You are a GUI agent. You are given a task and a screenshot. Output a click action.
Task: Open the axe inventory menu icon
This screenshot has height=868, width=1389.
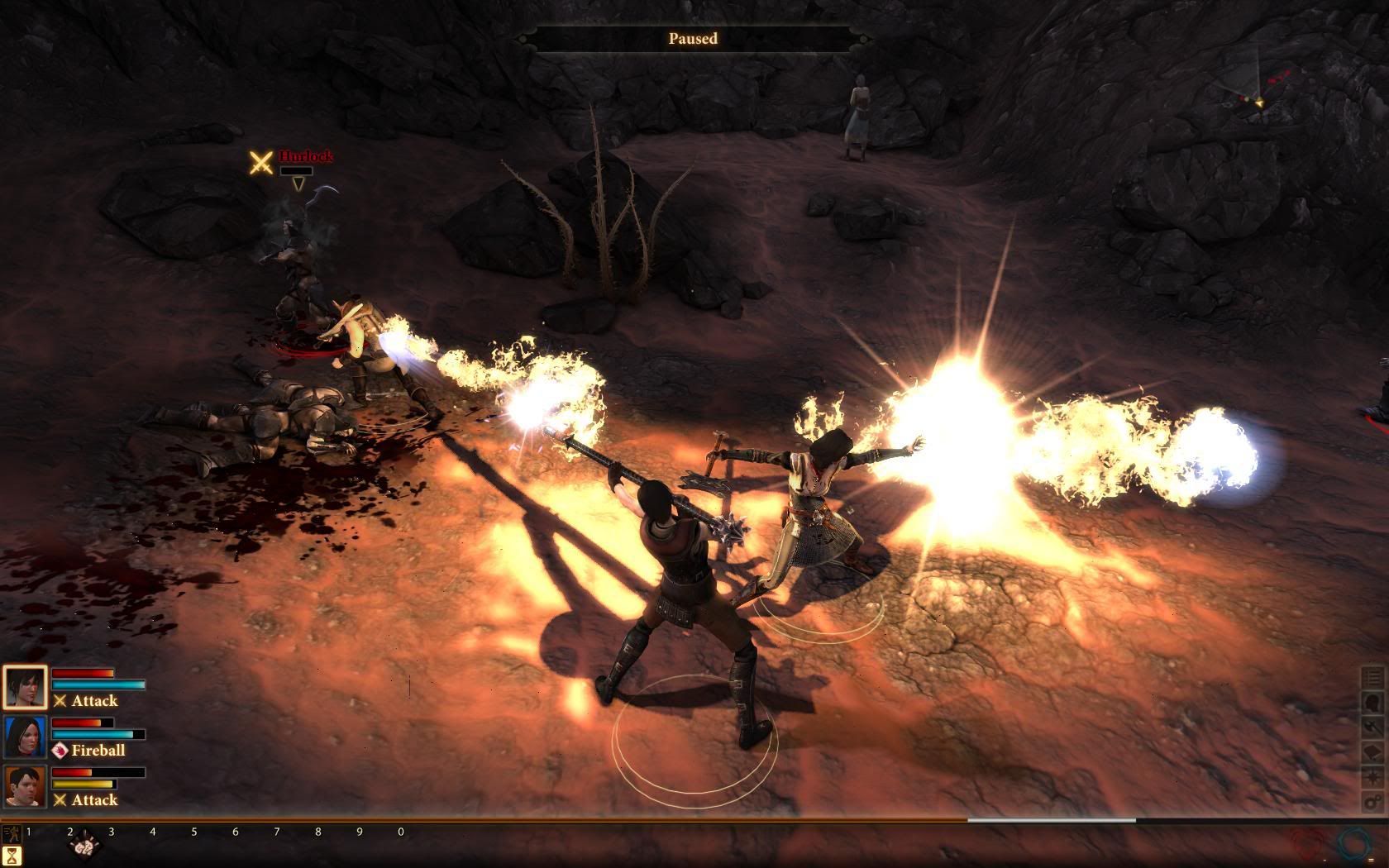[1373, 727]
